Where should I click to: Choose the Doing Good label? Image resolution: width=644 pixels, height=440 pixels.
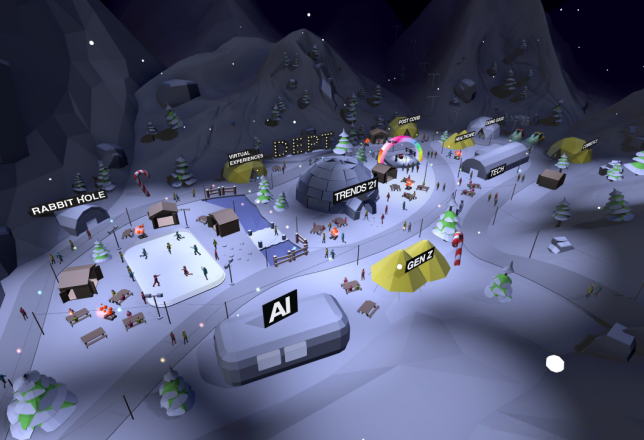[494, 122]
